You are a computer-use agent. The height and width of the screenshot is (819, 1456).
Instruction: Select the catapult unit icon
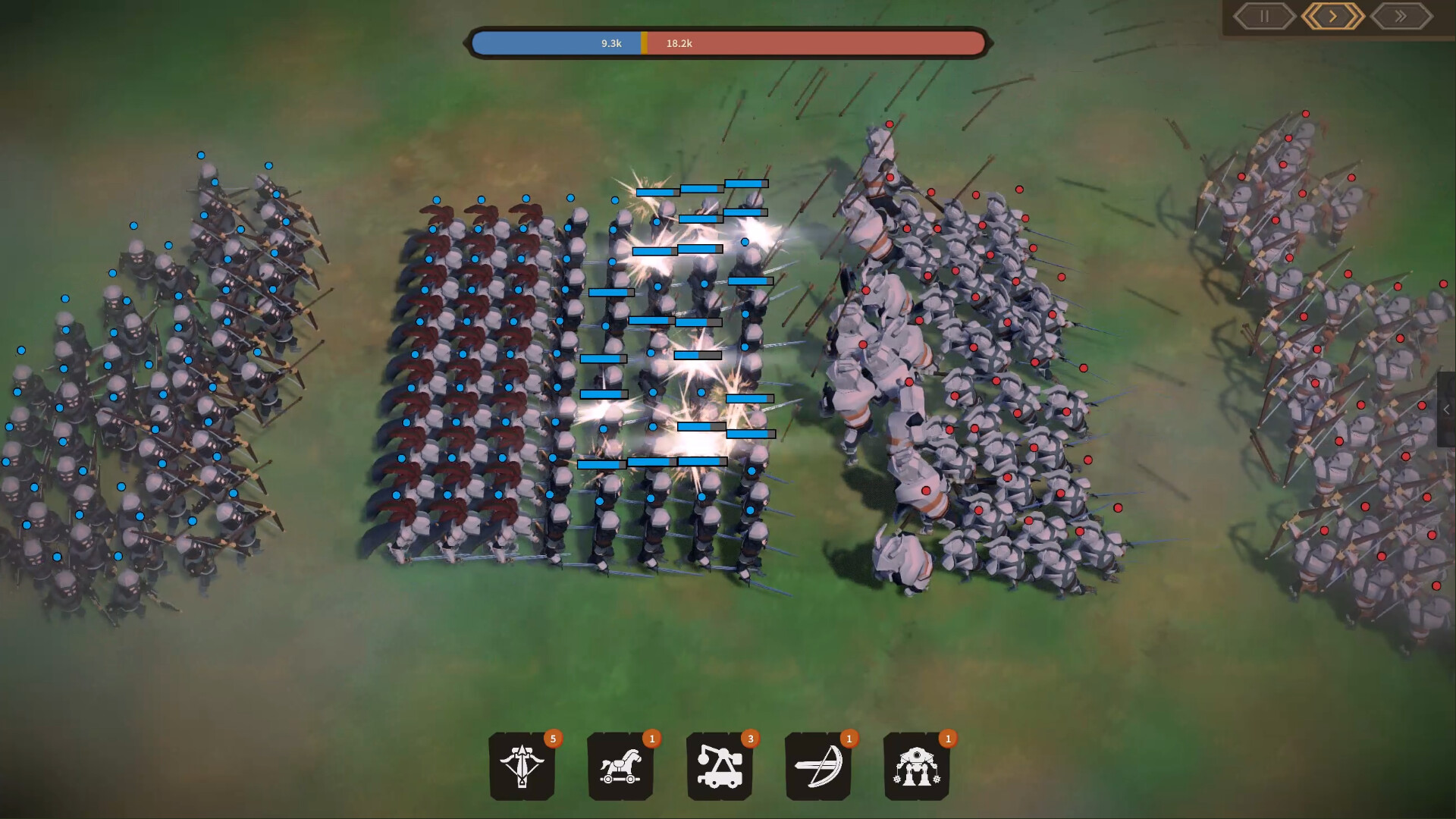[x=719, y=767]
